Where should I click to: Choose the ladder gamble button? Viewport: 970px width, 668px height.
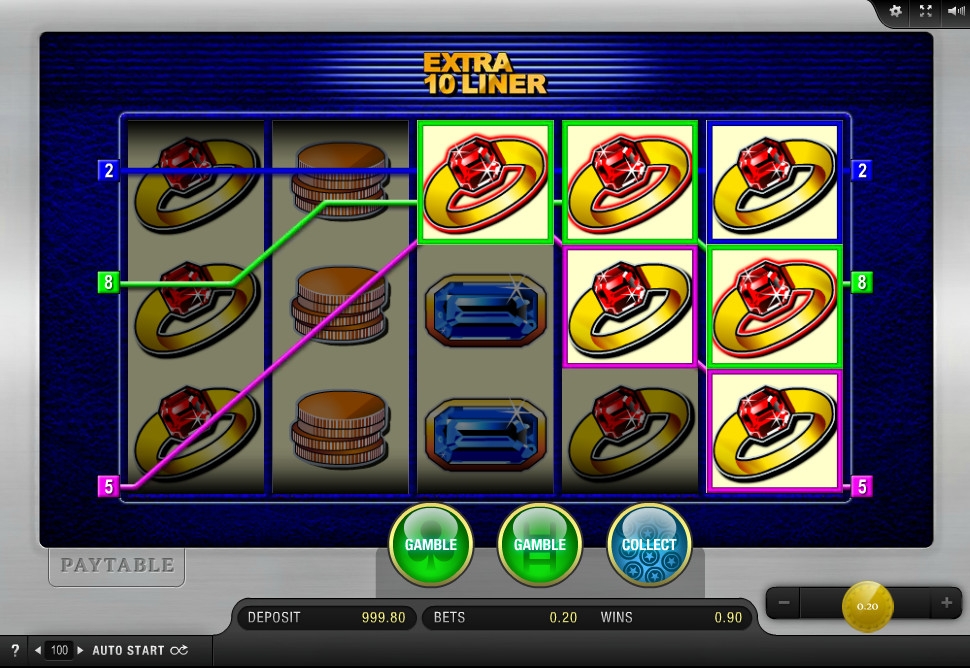(x=539, y=545)
